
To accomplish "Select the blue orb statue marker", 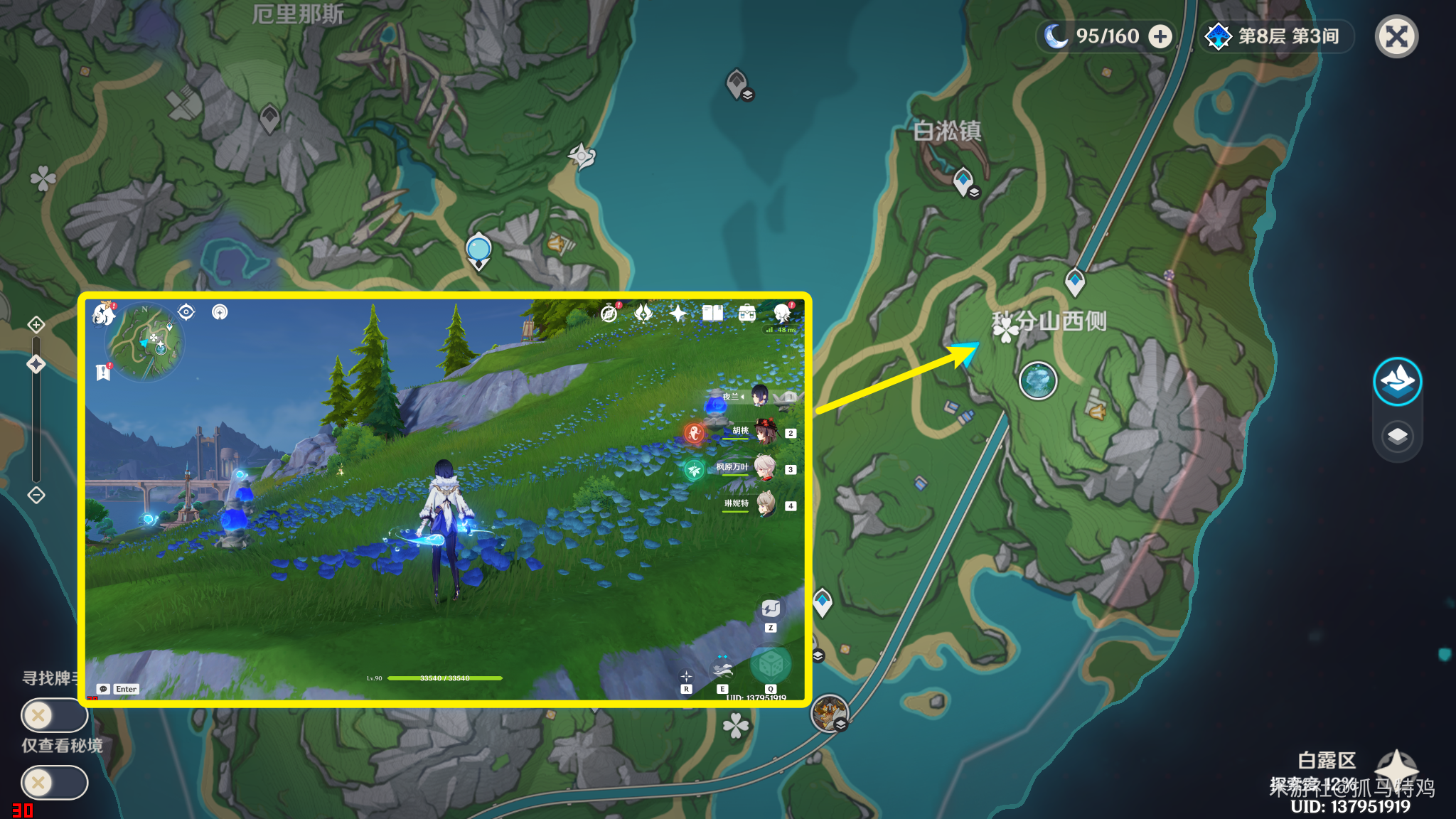I will tap(478, 250).
